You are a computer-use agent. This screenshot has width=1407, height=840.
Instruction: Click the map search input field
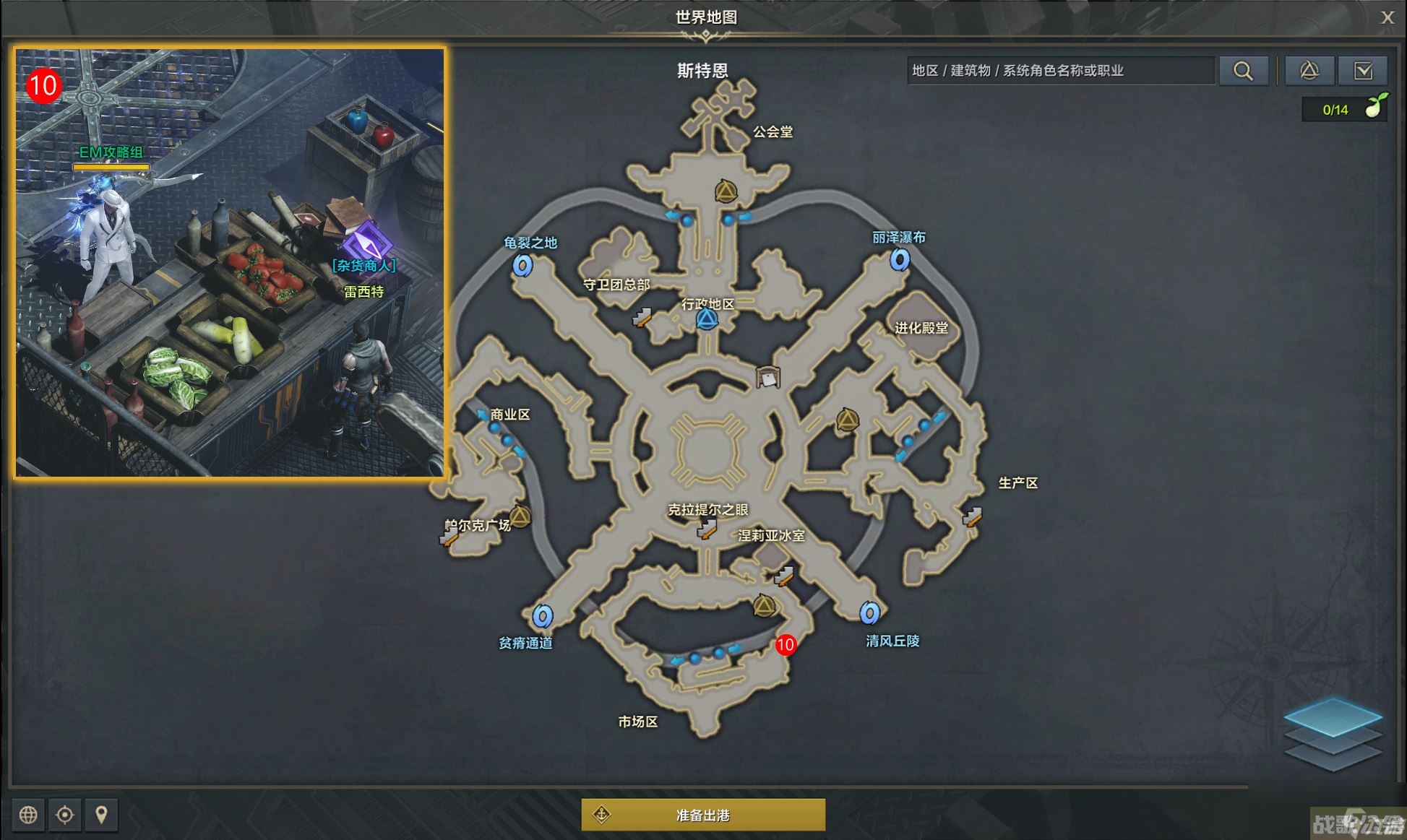coord(1060,71)
